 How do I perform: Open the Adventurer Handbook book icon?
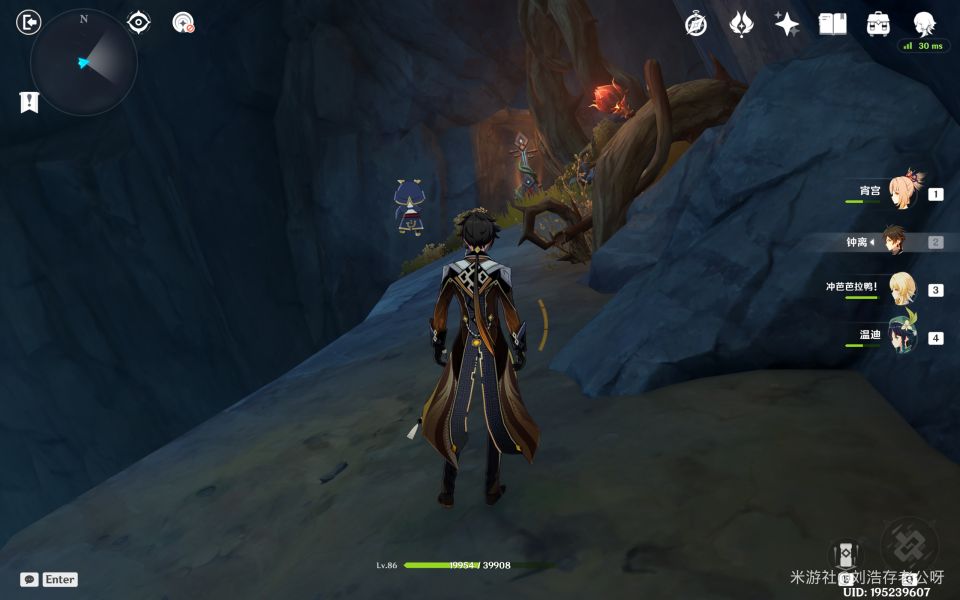[x=832, y=24]
